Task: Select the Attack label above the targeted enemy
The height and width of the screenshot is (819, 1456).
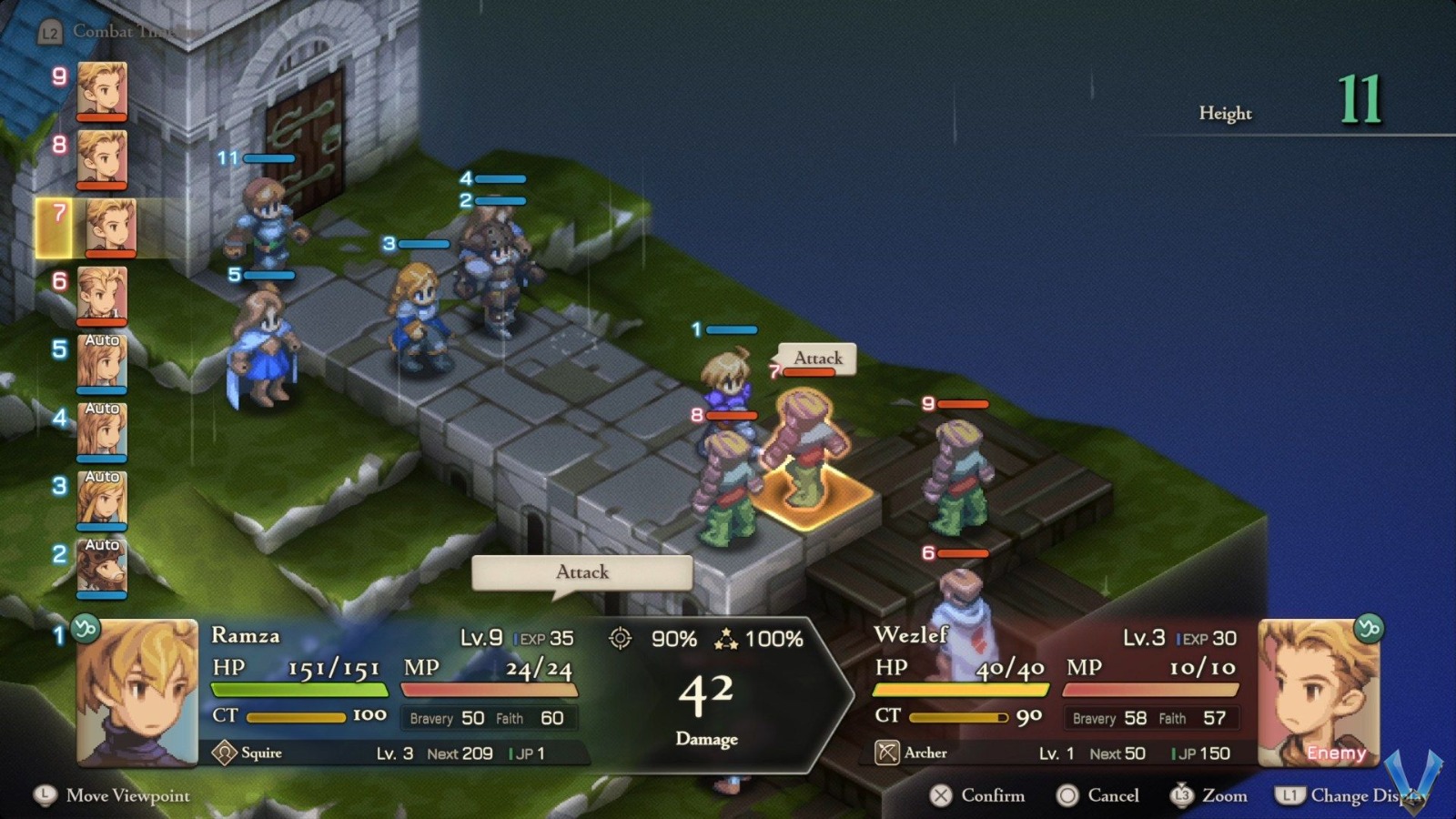Action: [817, 359]
